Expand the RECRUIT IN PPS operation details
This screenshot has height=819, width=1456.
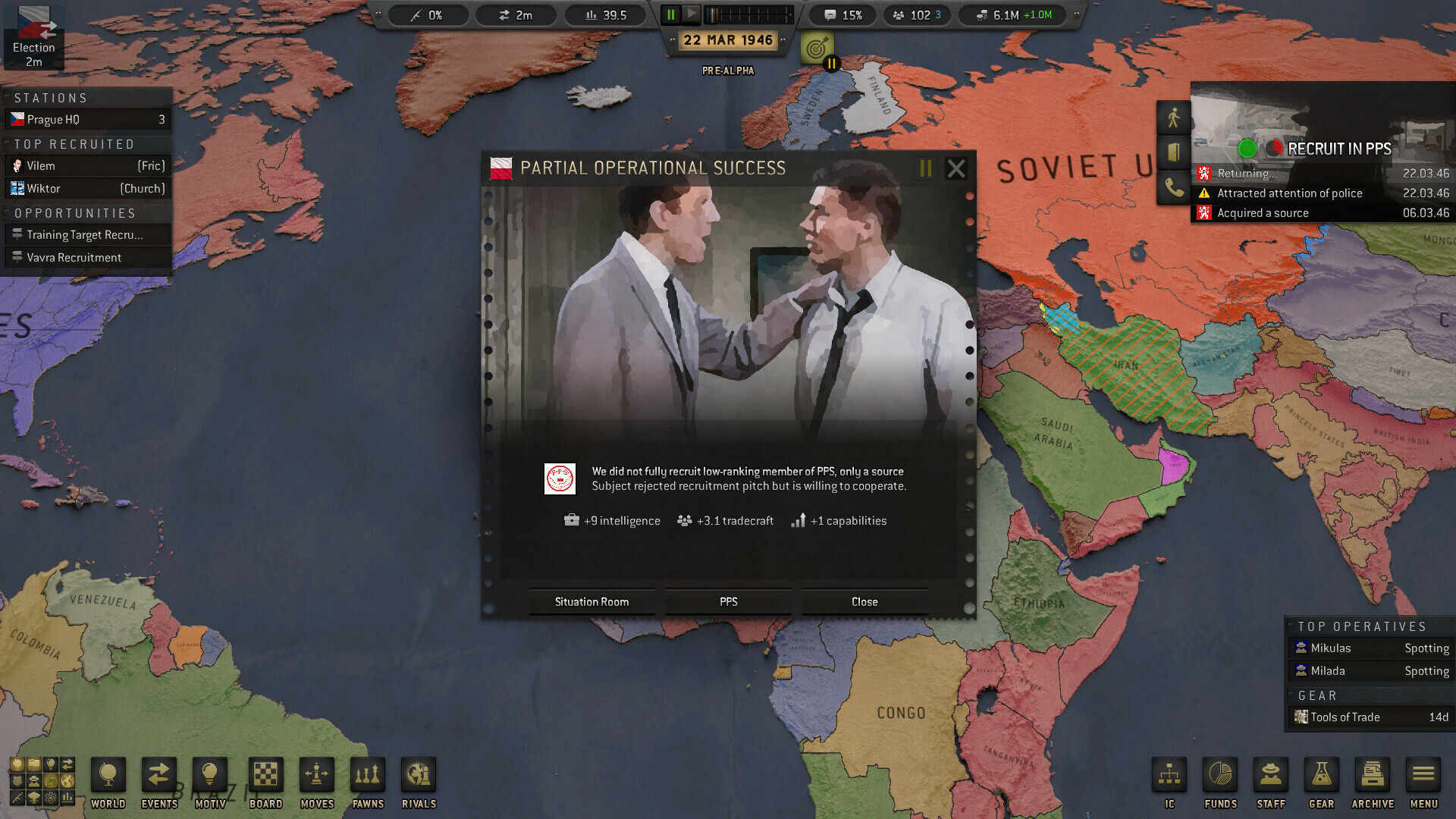click(1338, 149)
